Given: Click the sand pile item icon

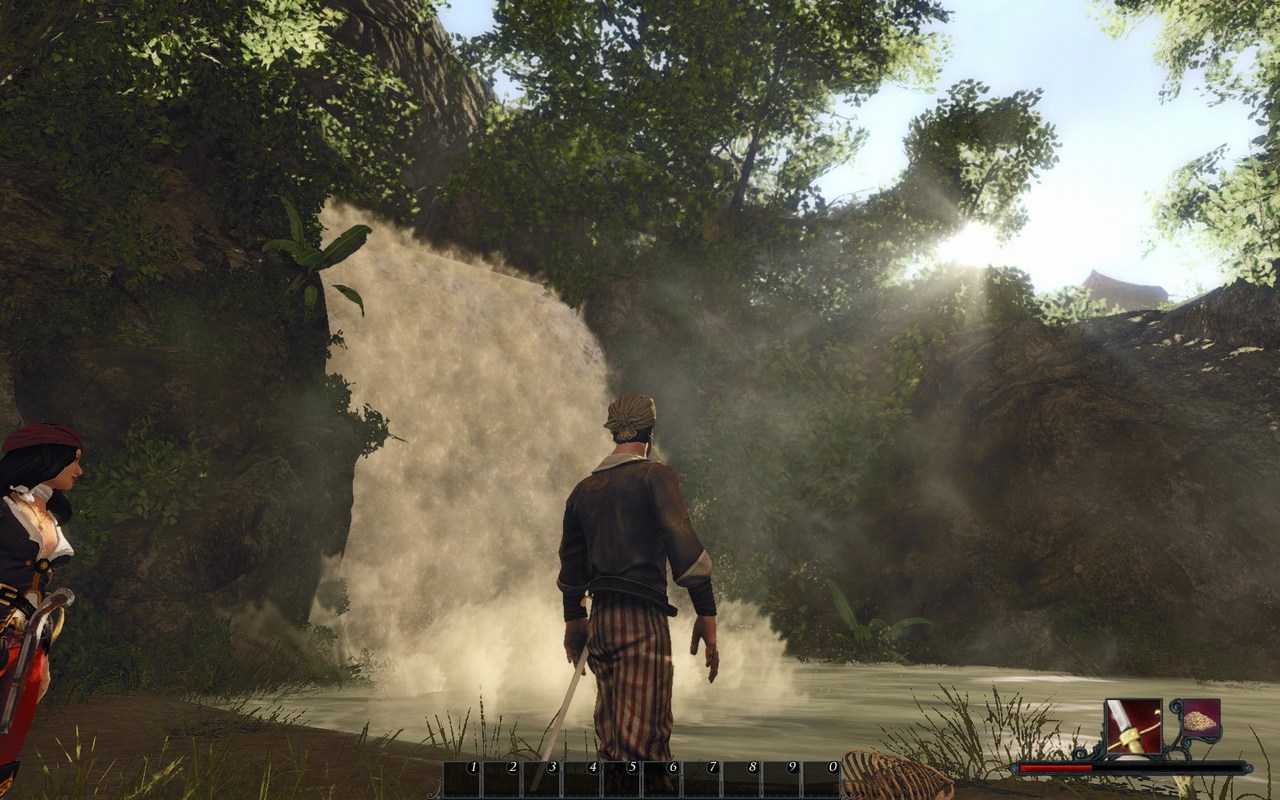Looking at the screenshot, I should (1199, 720).
